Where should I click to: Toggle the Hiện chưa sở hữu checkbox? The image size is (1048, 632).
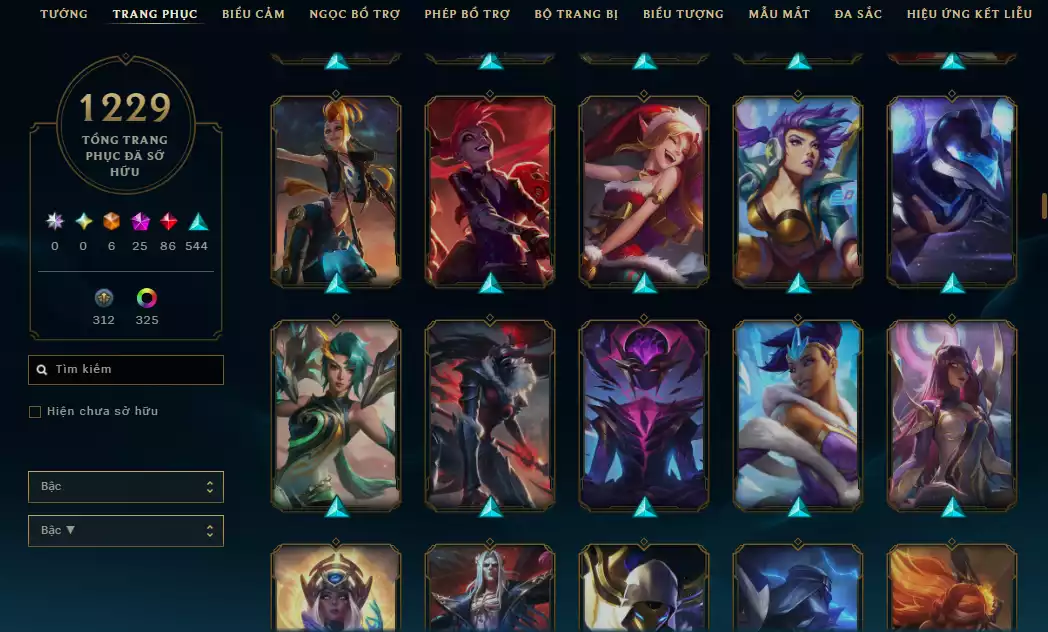[x=35, y=412]
